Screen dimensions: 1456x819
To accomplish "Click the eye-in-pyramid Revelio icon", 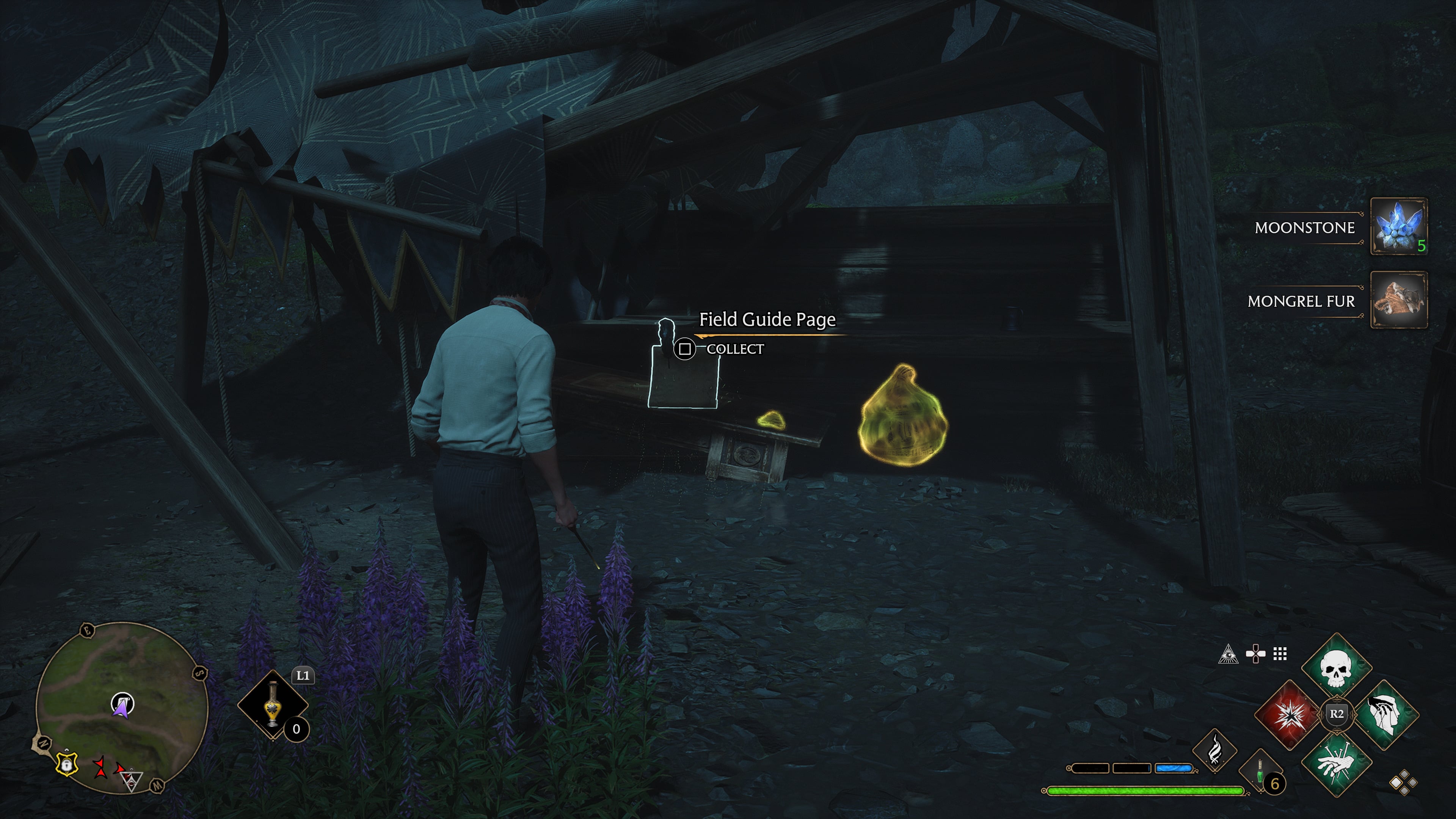I will [1228, 654].
